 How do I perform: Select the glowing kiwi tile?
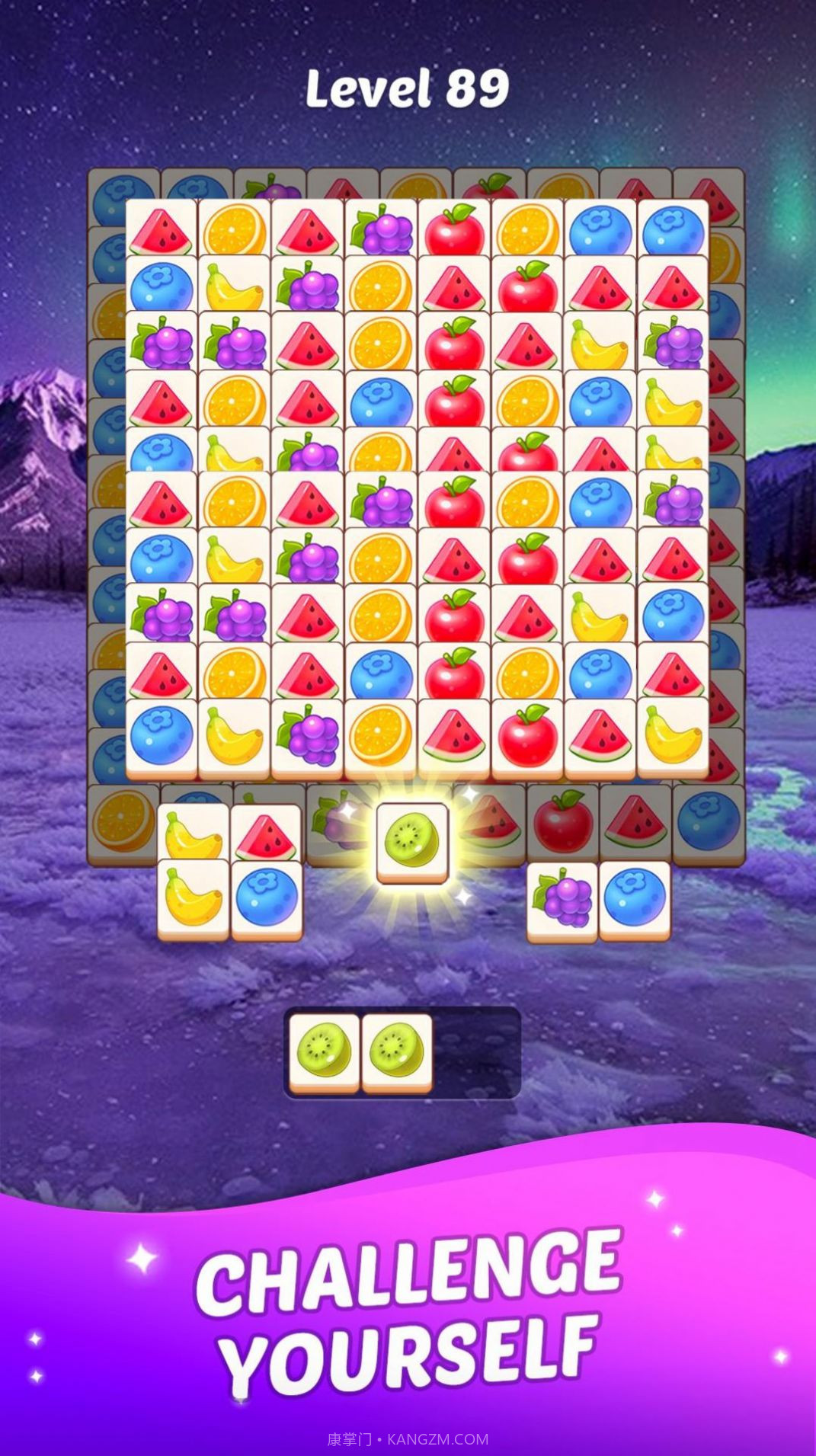click(412, 843)
